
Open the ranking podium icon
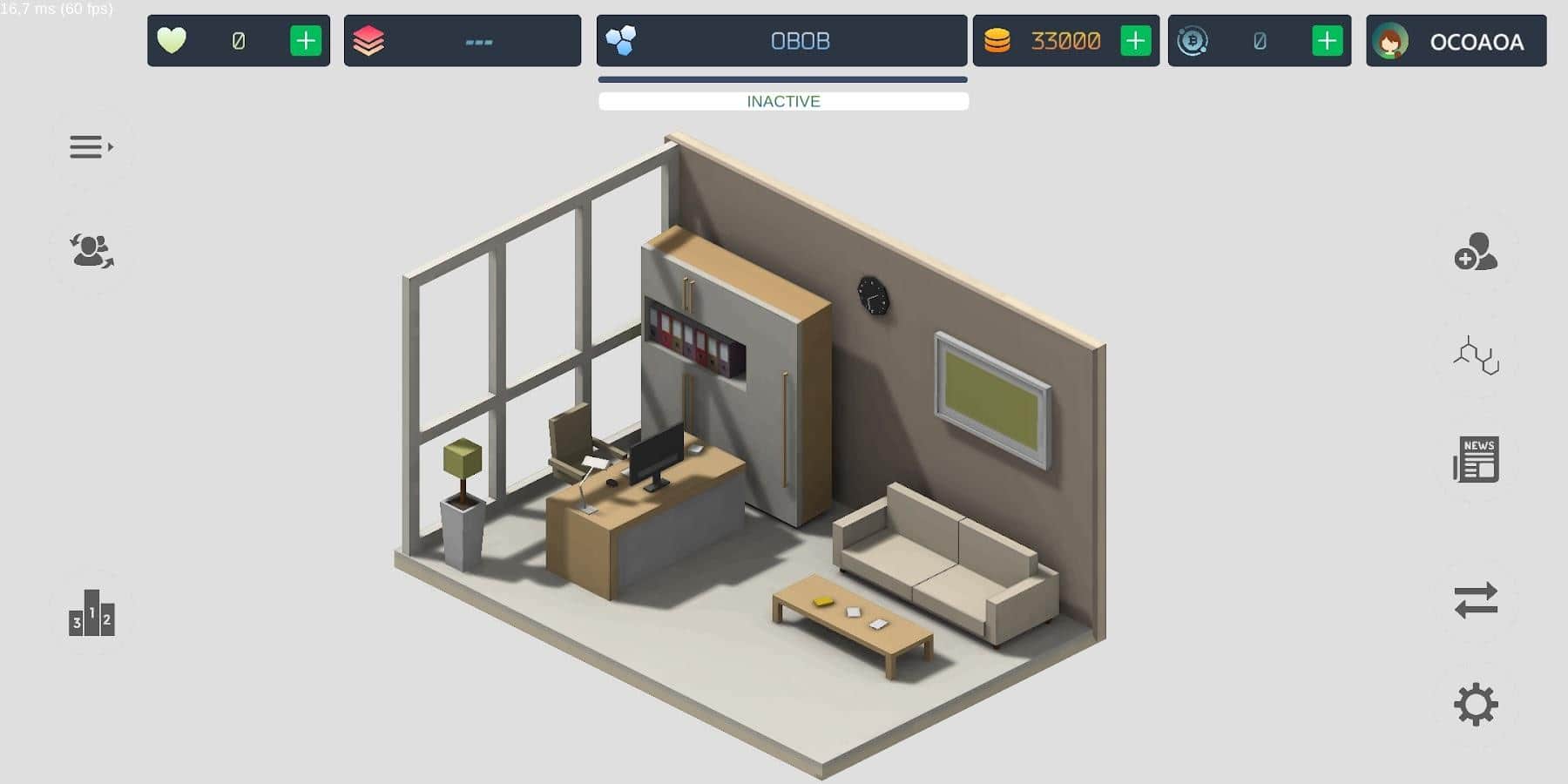point(91,612)
